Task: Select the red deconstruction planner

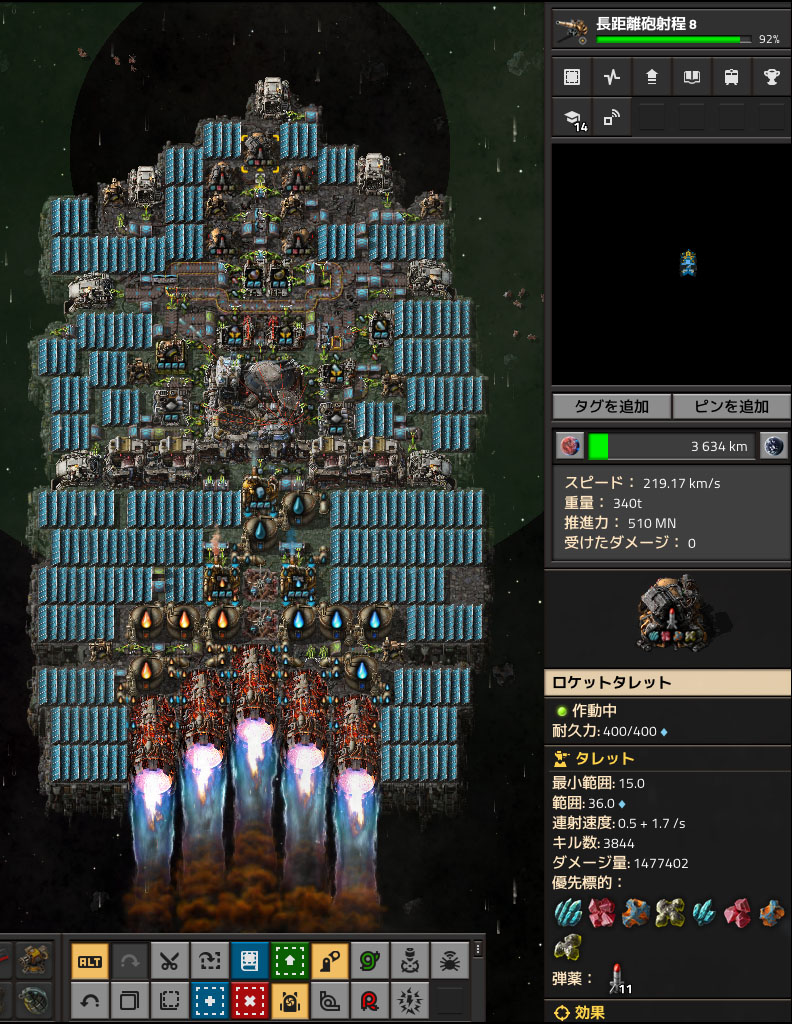Action: [x=250, y=999]
